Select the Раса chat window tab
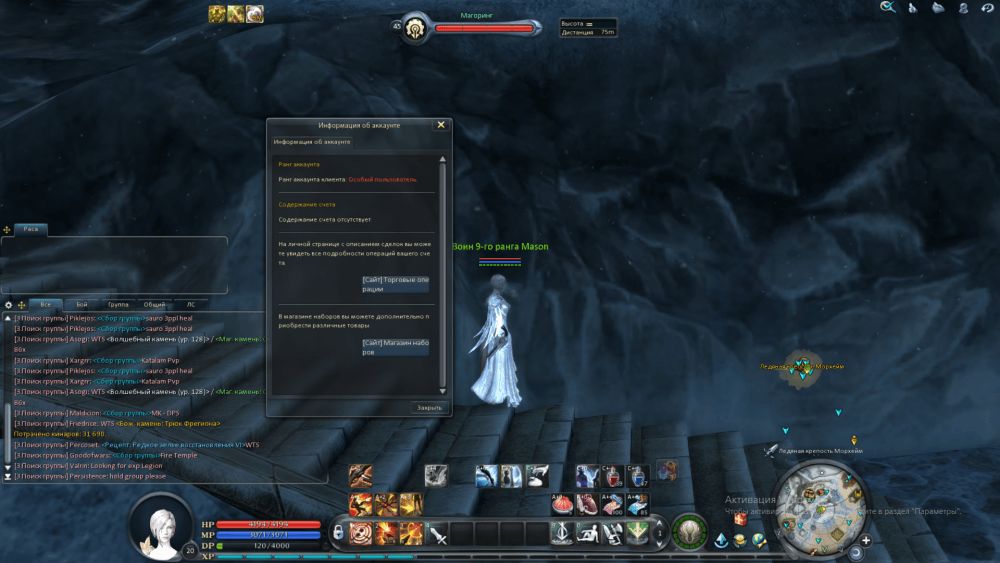This screenshot has height=563, width=1000. pos(31,230)
